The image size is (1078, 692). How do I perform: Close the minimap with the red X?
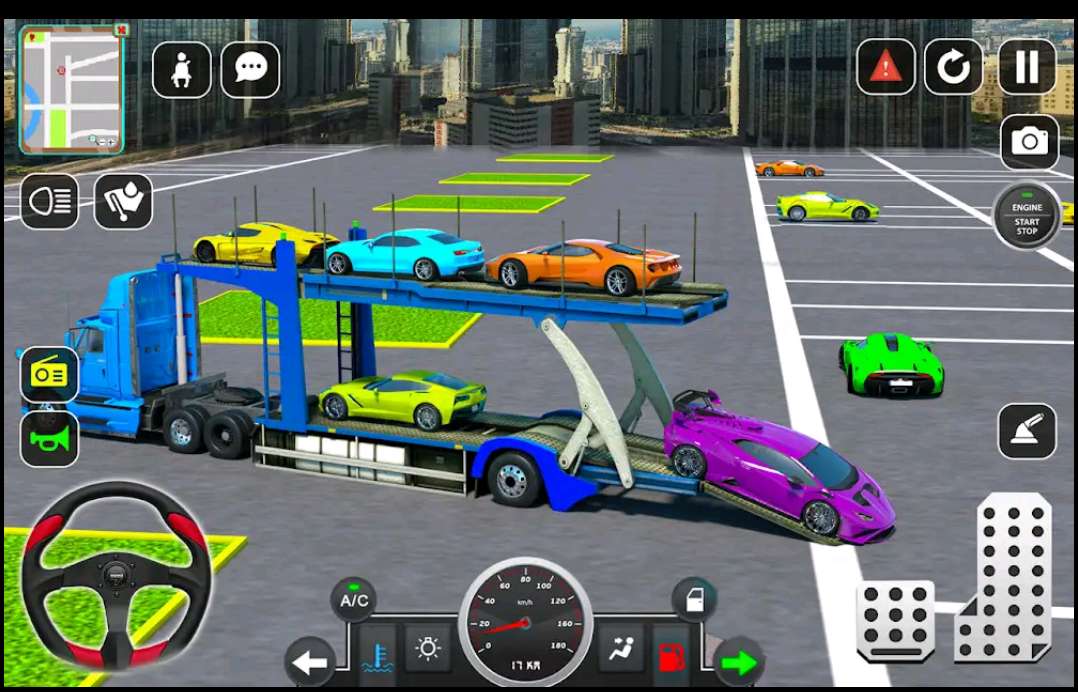coord(120,31)
